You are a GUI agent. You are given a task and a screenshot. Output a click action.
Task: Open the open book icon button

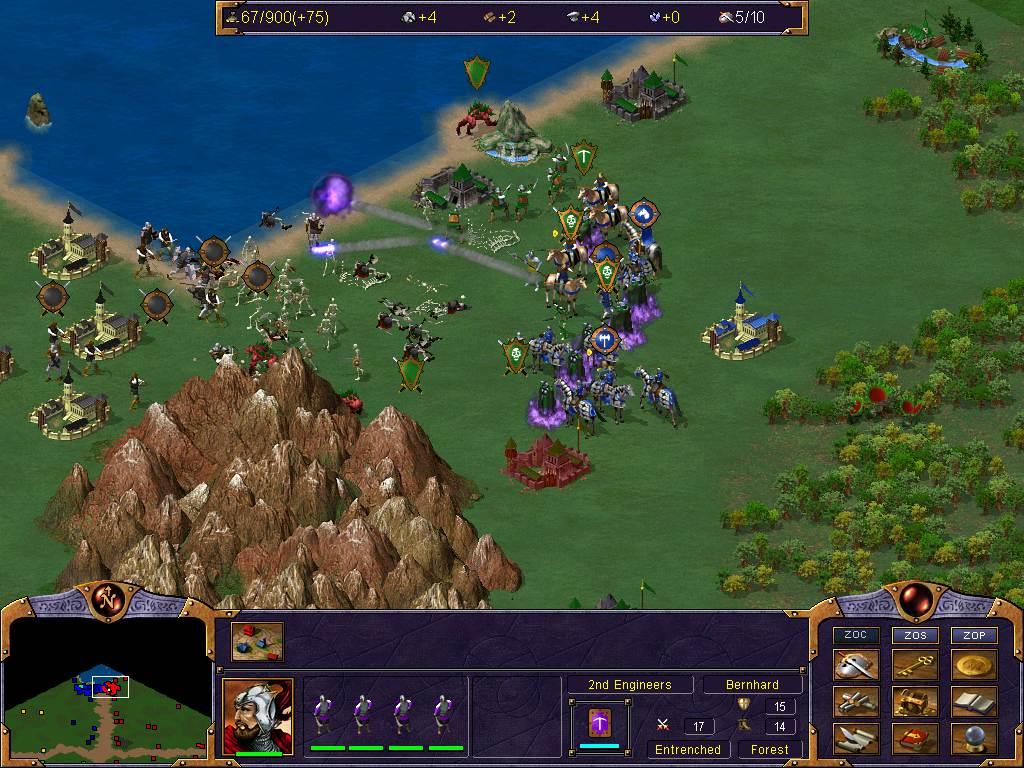click(x=973, y=702)
